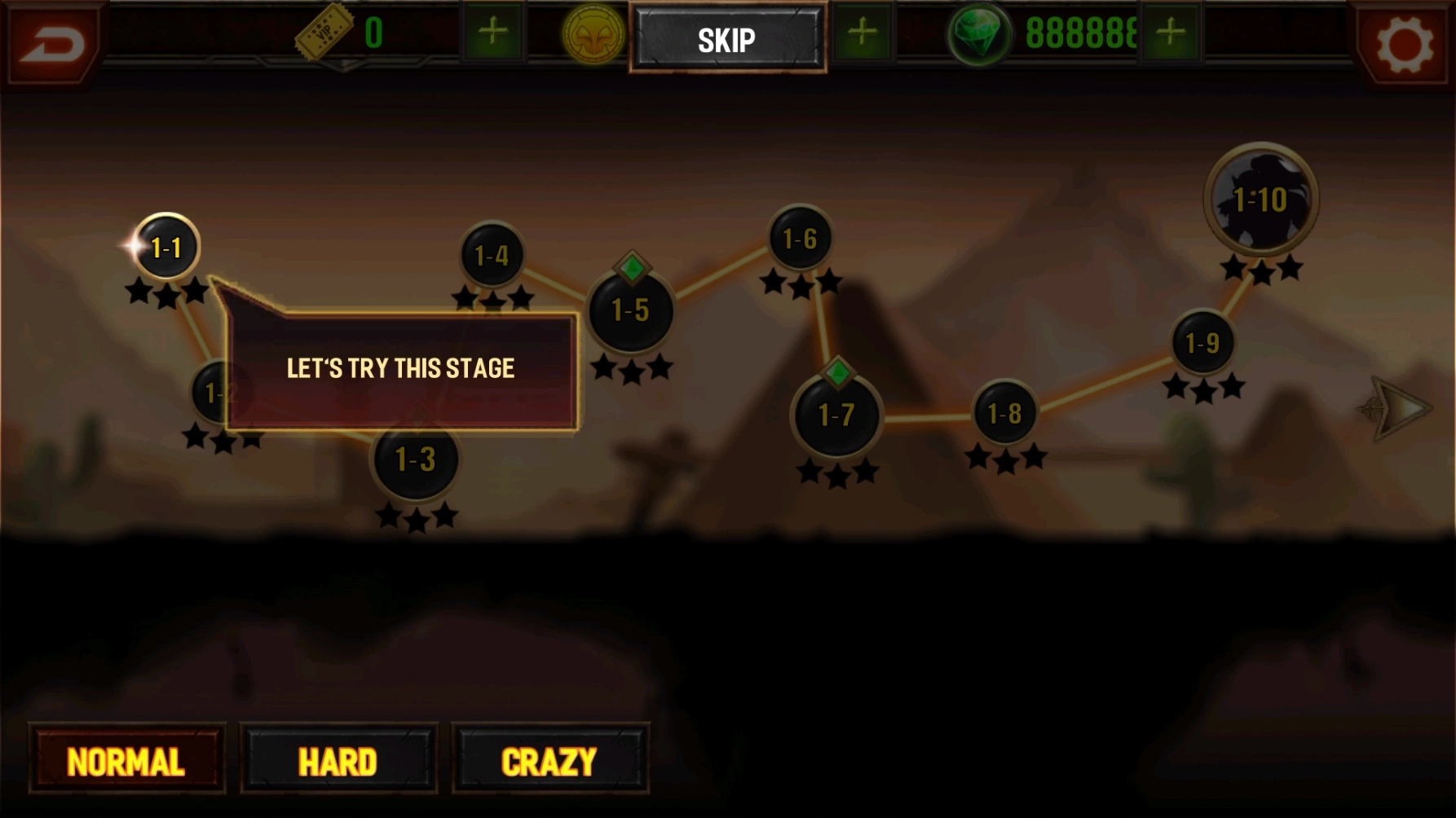Select stage 1-7
1456x818 pixels.
pos(836,416)
